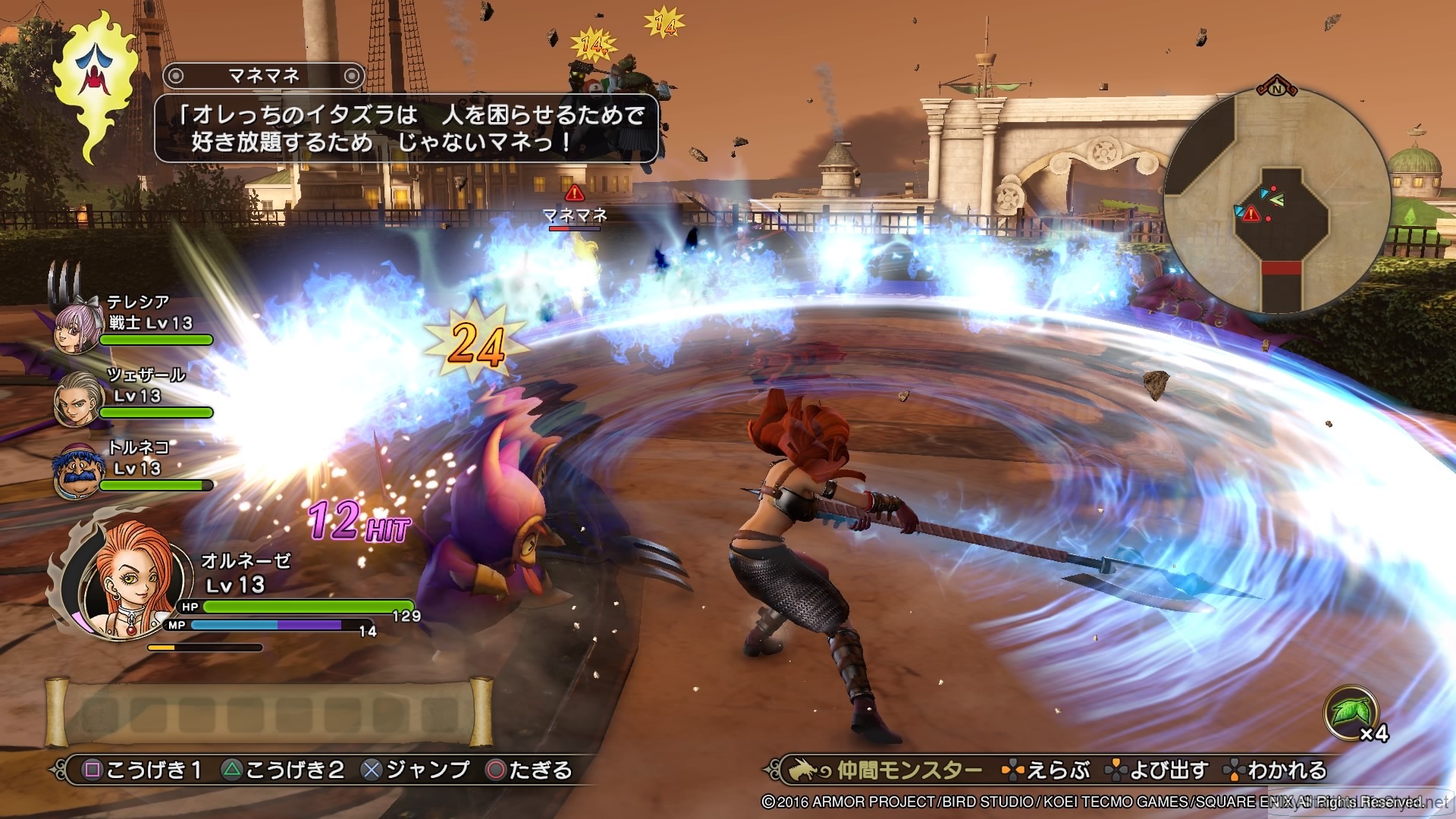Click the North compass indicator on minimap
The width and height of the screenshot is (1456, 819).
tap(1278, 89)
